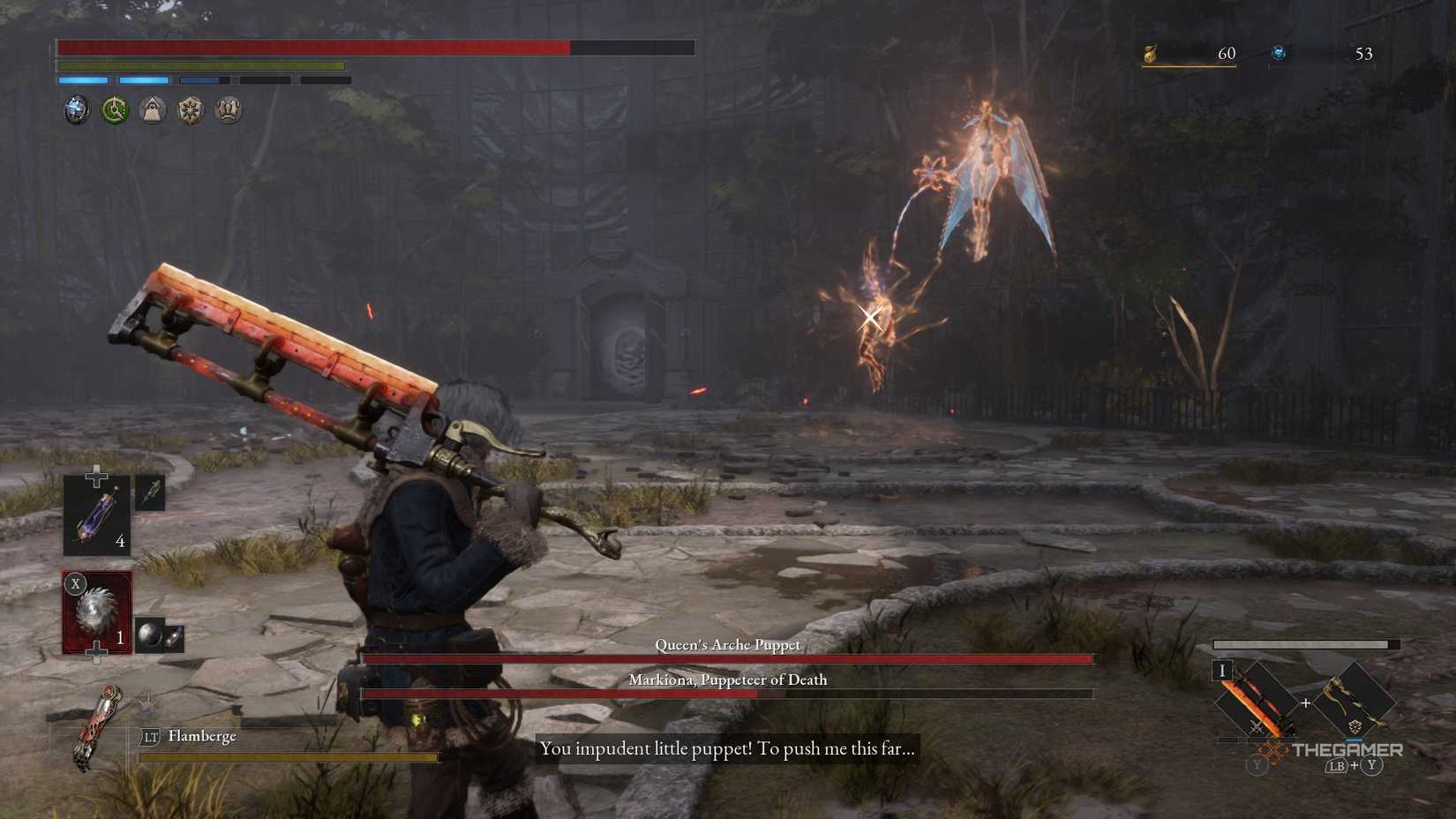The image size is (1456, 819).
Task: Toggle the Pulse Cell consumable slot
Action: [95, 516]
